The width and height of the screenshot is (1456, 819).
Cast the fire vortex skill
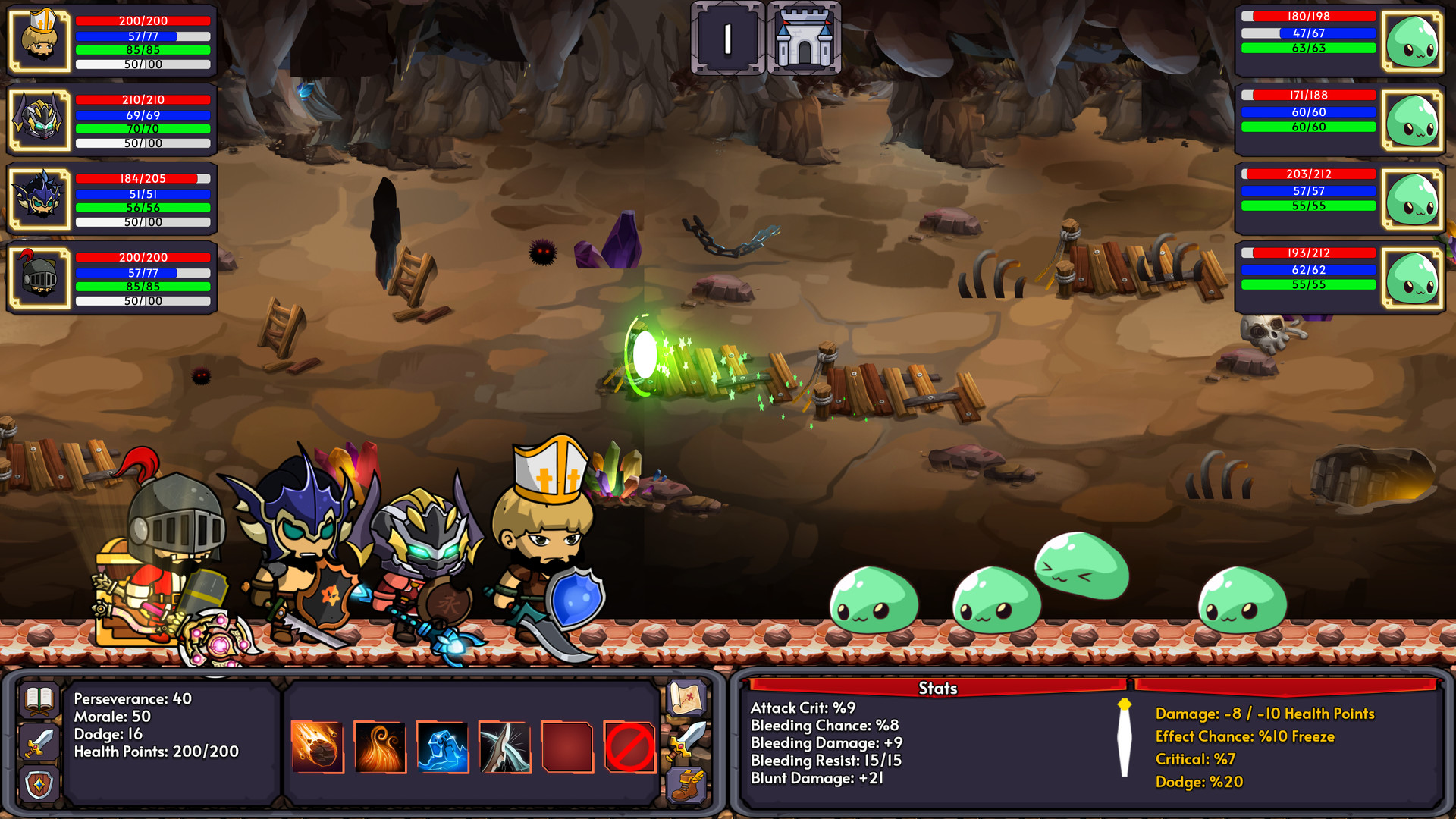coord(382,747)
